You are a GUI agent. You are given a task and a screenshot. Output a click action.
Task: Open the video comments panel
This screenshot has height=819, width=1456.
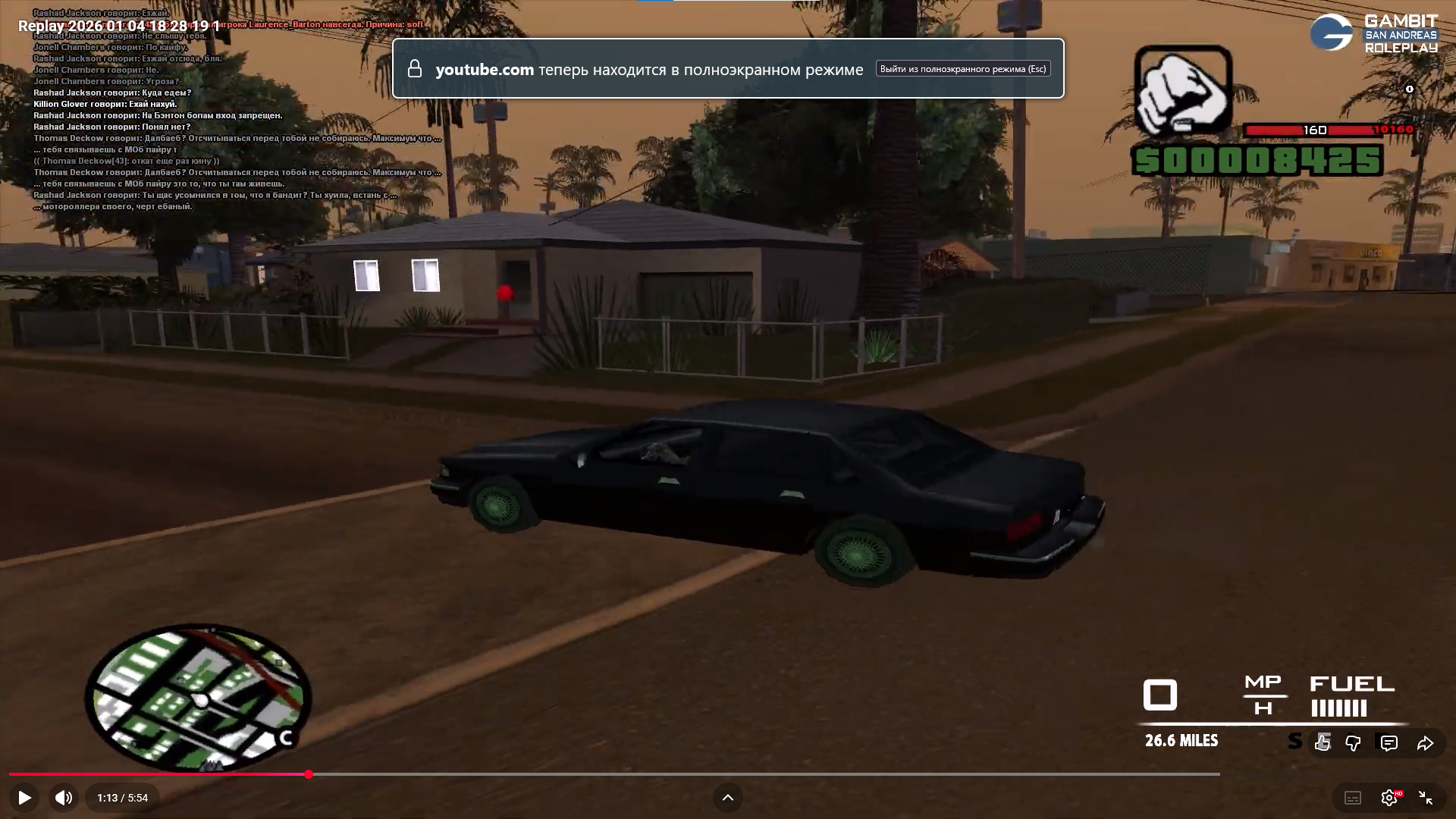point(1389,743)
